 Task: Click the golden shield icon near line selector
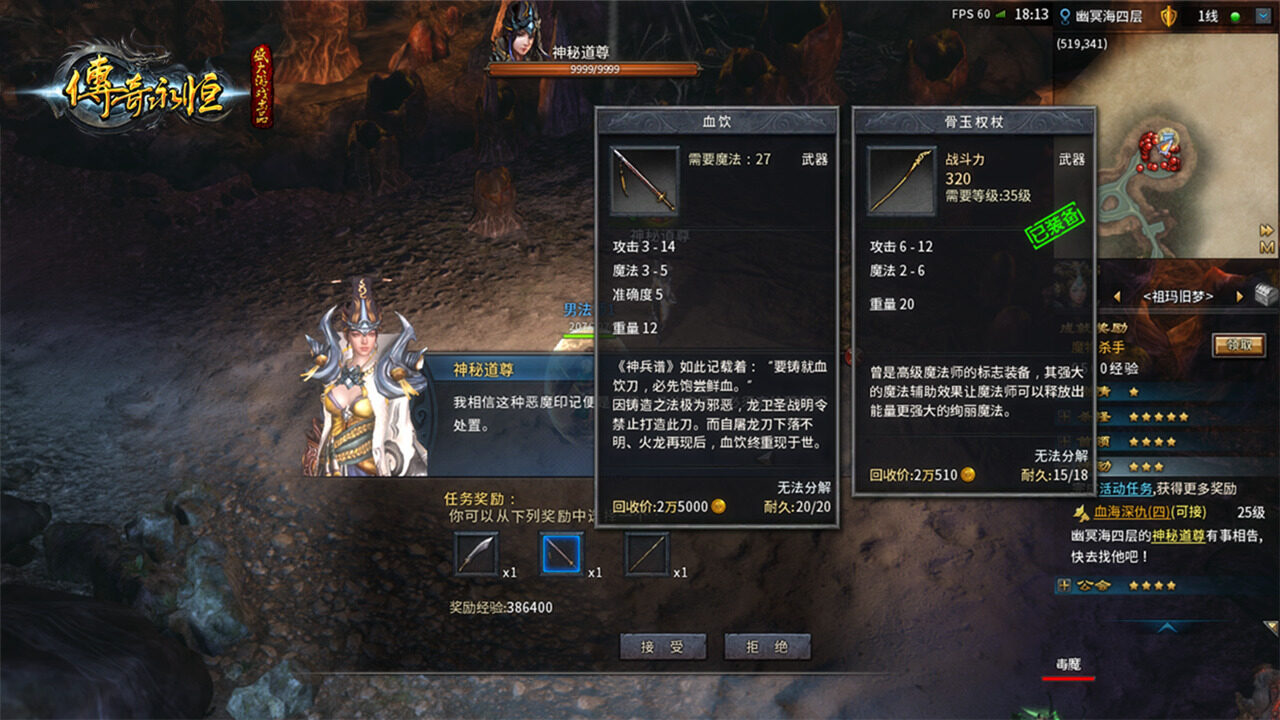1168,16
